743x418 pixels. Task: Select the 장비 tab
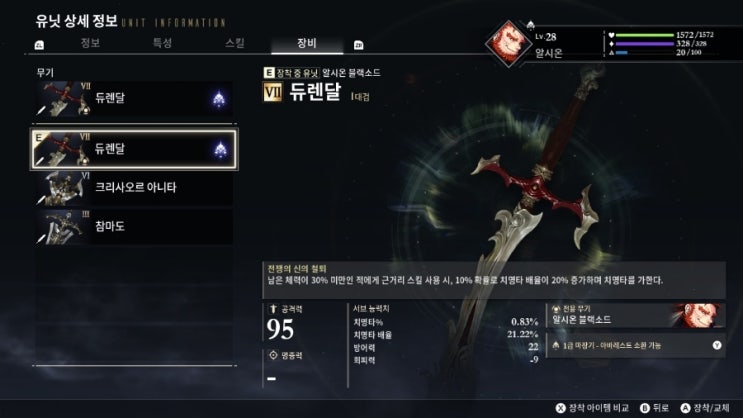click(306, 44)
